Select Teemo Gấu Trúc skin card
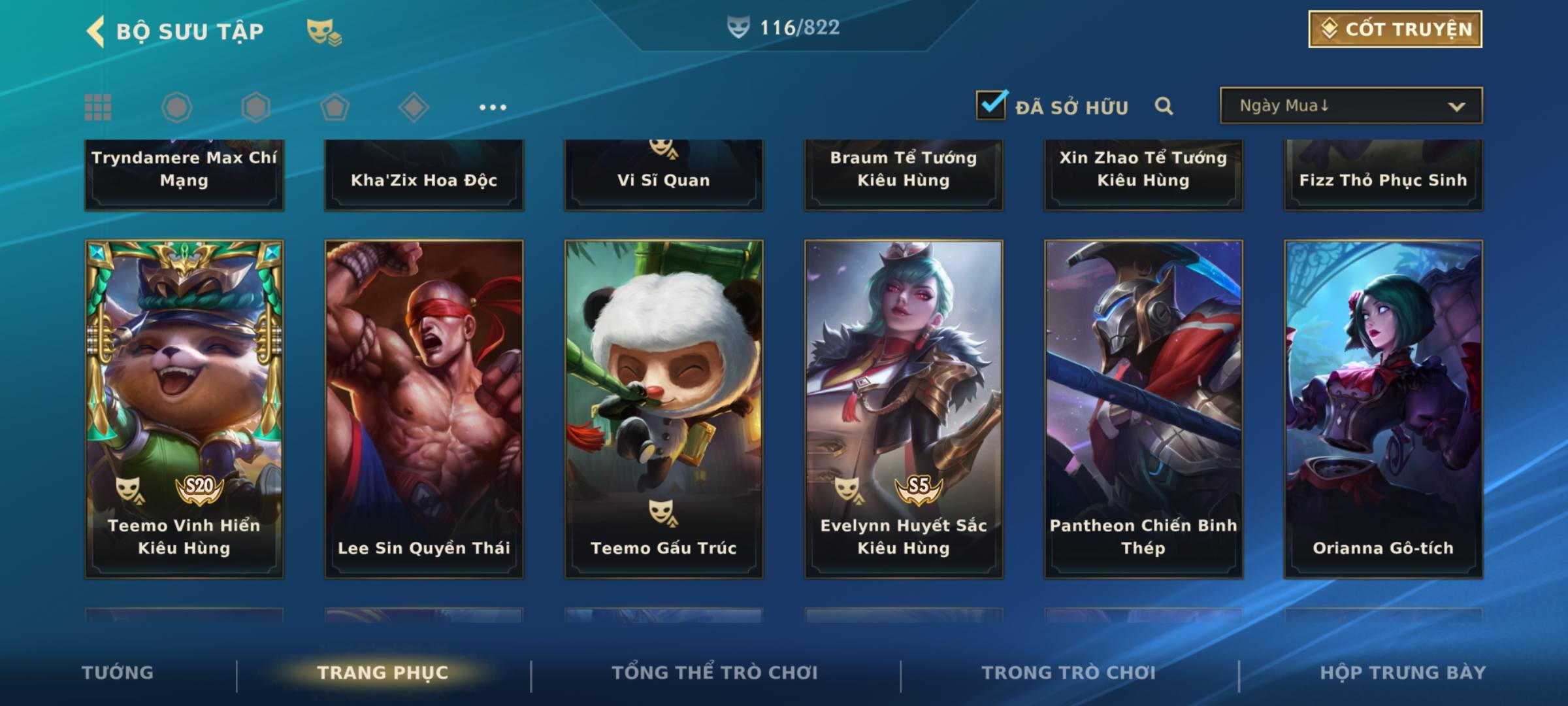 click(x=664, y=409)
